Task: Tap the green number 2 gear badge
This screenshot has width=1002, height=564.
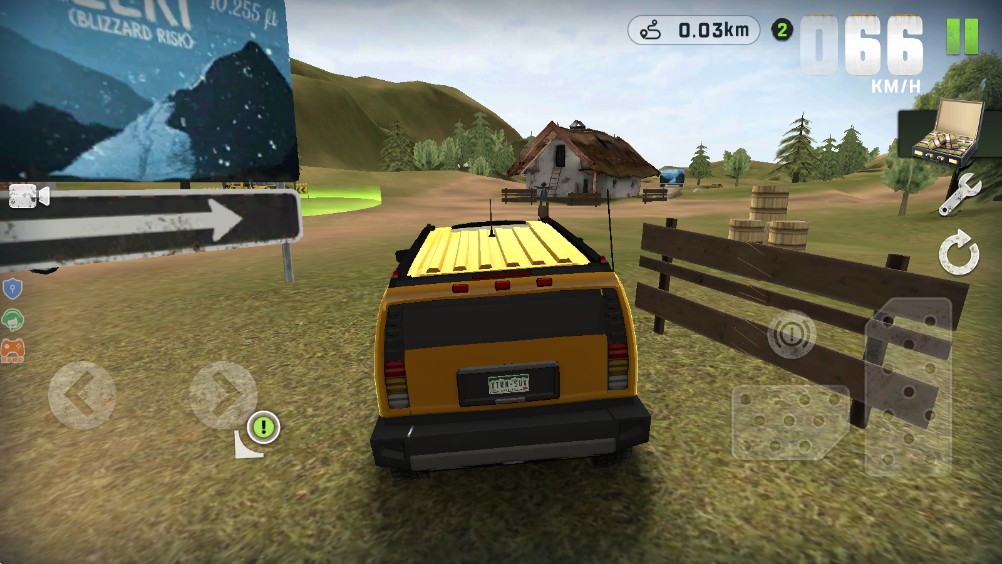Action: (x=782, y=30)
